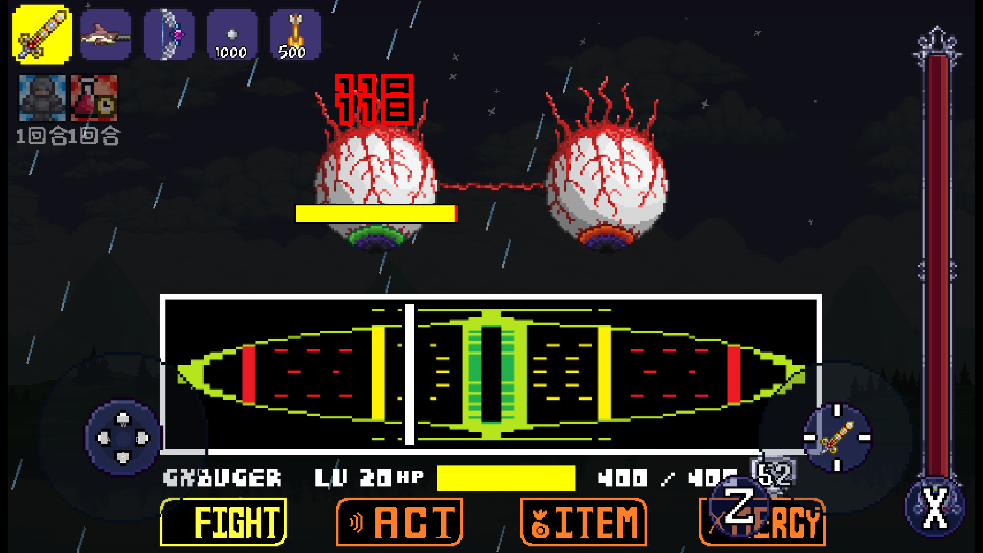Select the arrow ammo slot with 500
Viewport: 983px width, 553px height.
coord(295,34)
